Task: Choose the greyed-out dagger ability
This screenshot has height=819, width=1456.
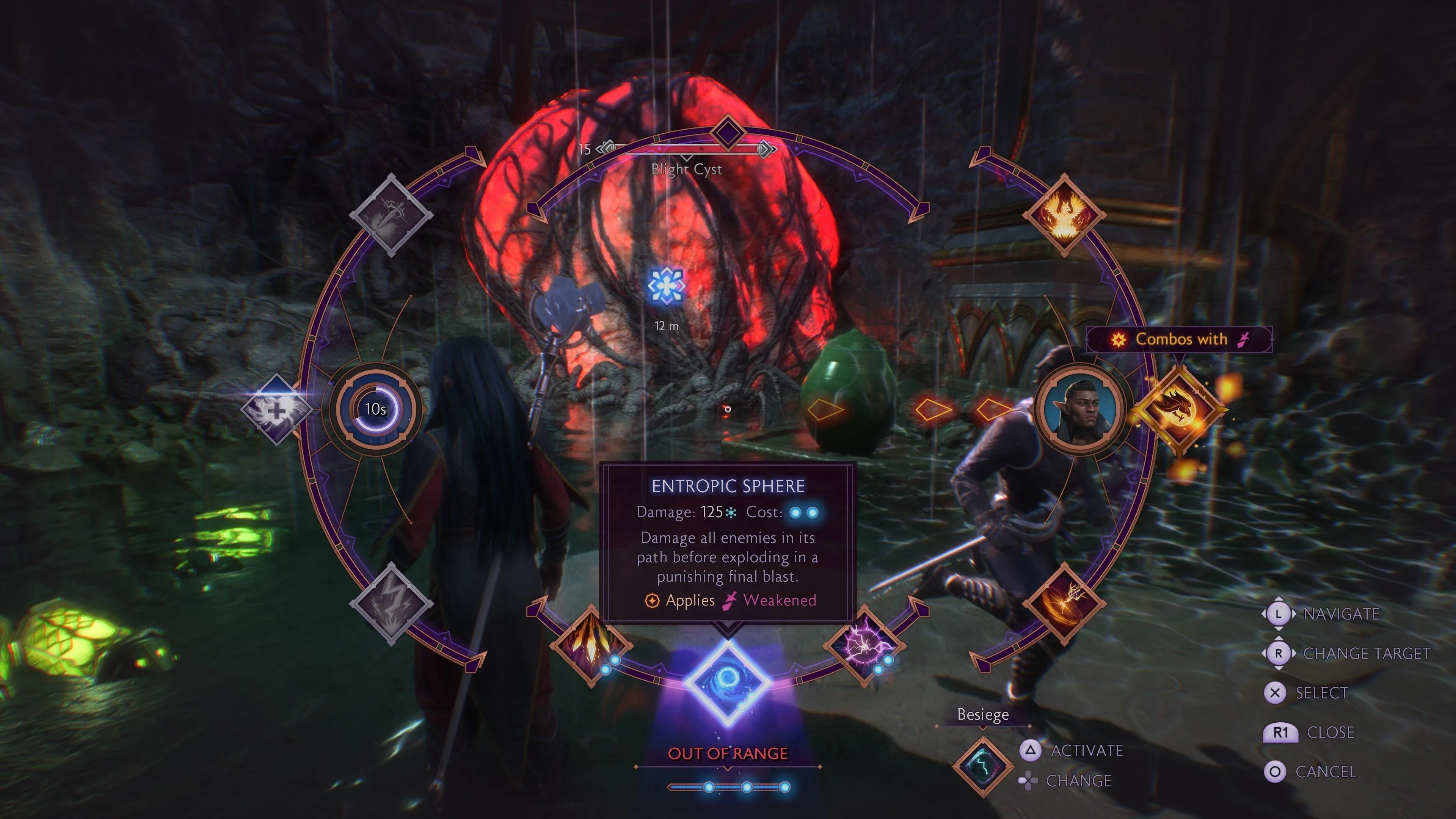Action: [391, 215]
